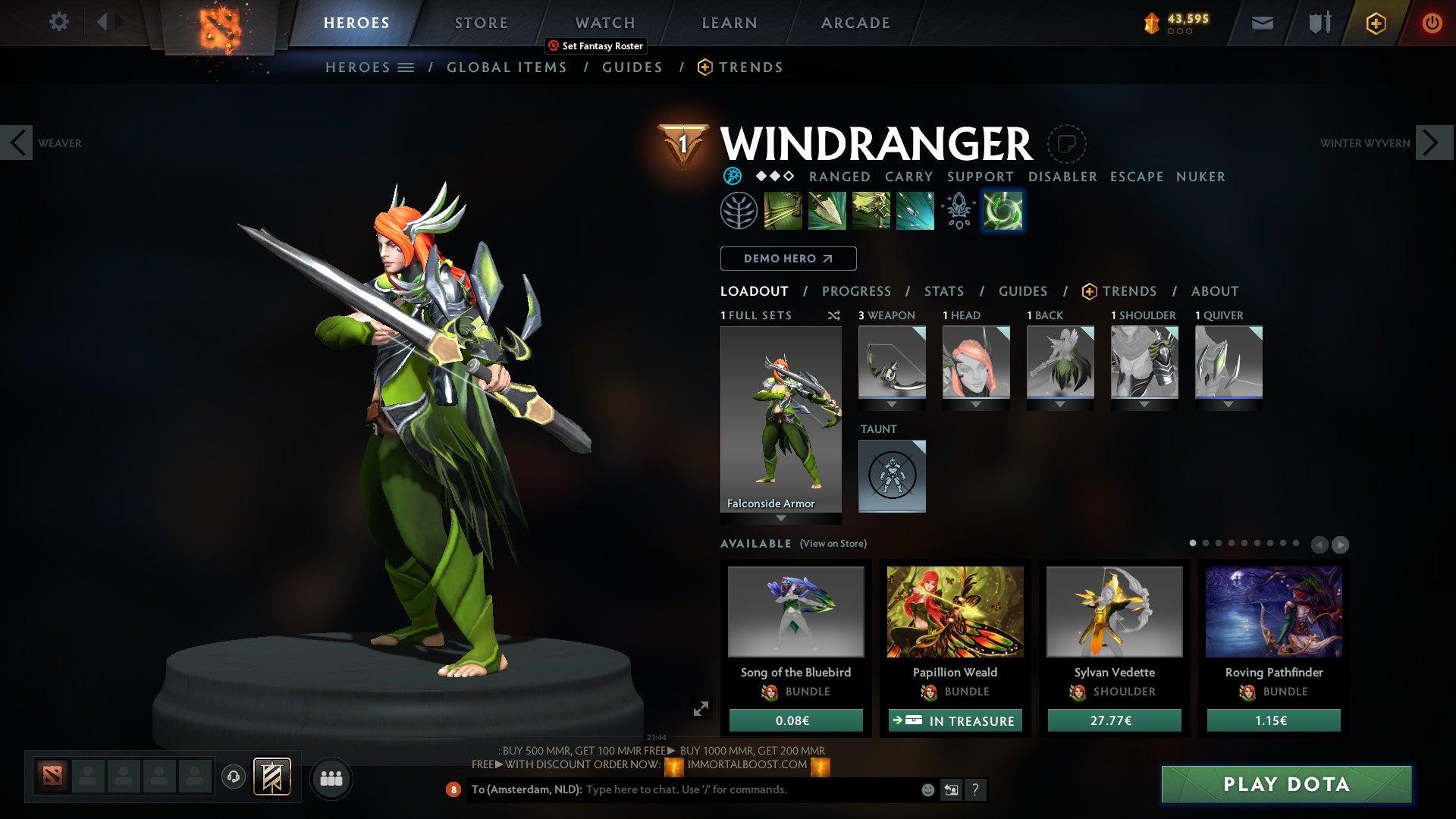Expand the 1 HEAD item slot arrow
The image size is (1456, 819).
pyautogui.click(x=977, y=403)
